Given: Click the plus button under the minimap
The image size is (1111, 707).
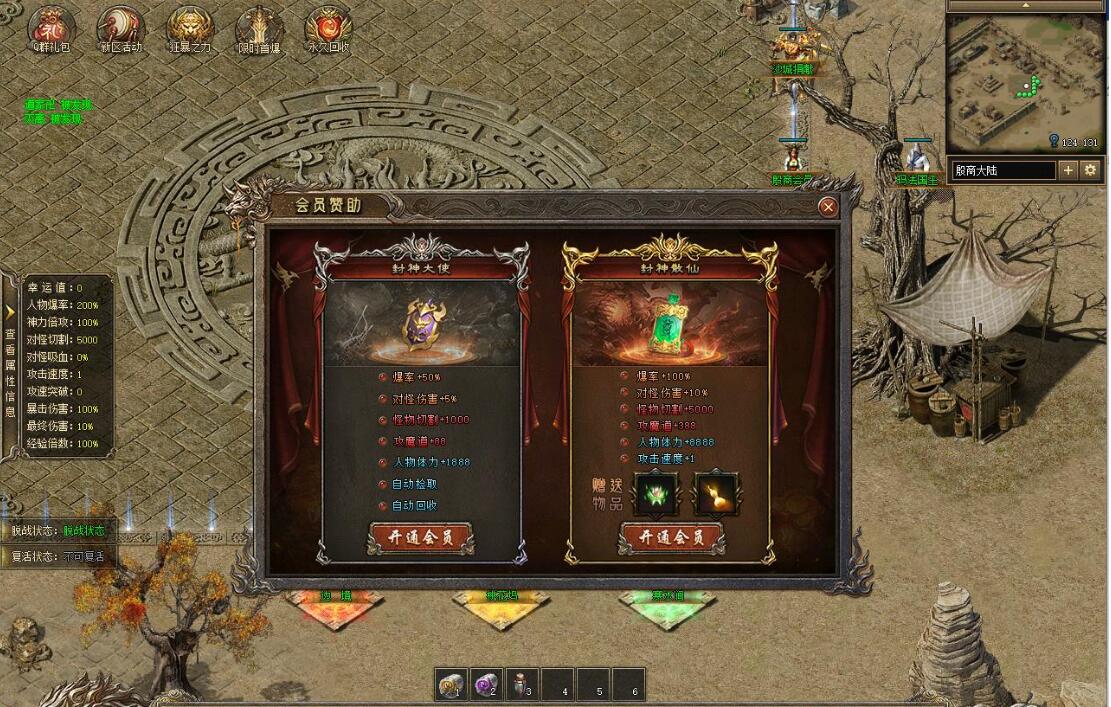Looking at the screenshot, I should click(1068, 170).
